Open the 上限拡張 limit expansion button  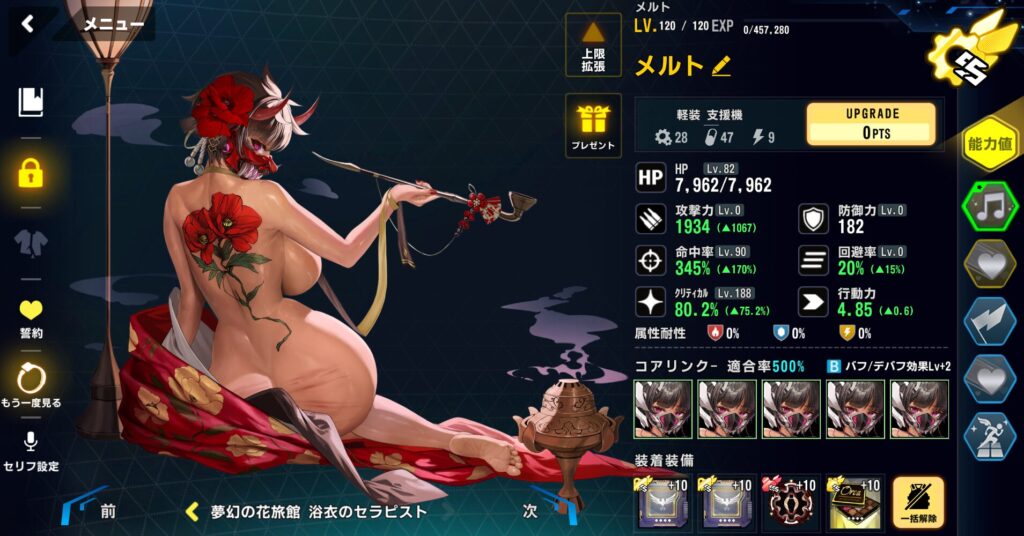(593, 45)
